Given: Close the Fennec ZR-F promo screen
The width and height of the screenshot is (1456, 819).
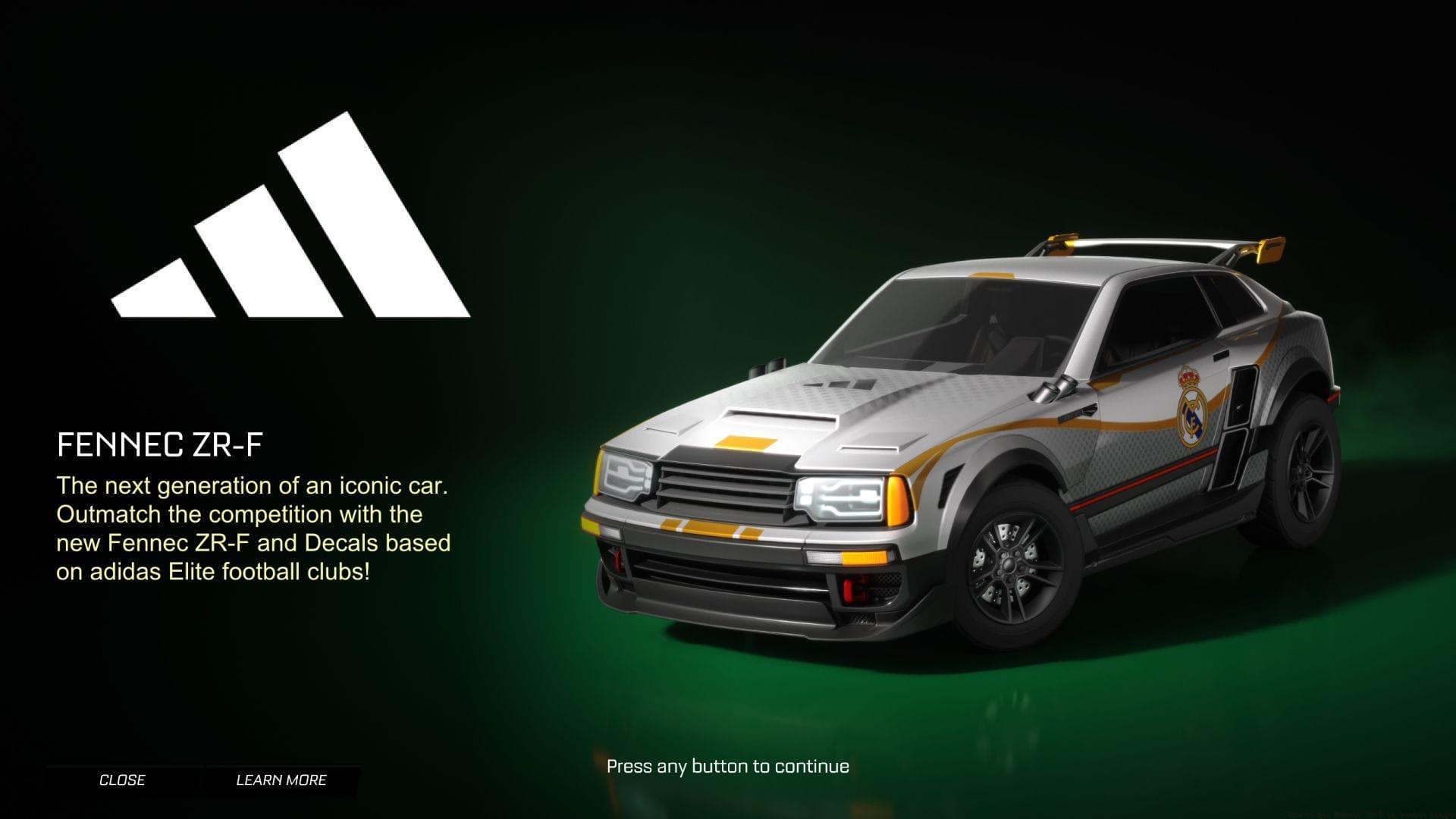Looking at the screenshot, I should pyautogui.click(x=122, y=780).
